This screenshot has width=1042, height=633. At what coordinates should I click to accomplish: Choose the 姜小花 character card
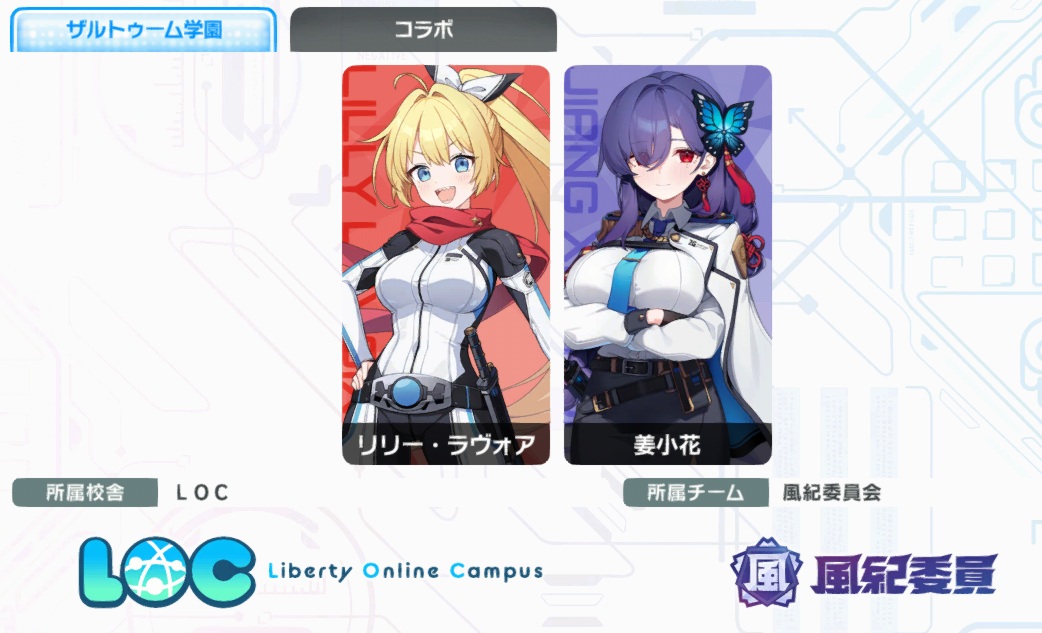(668, 265)
